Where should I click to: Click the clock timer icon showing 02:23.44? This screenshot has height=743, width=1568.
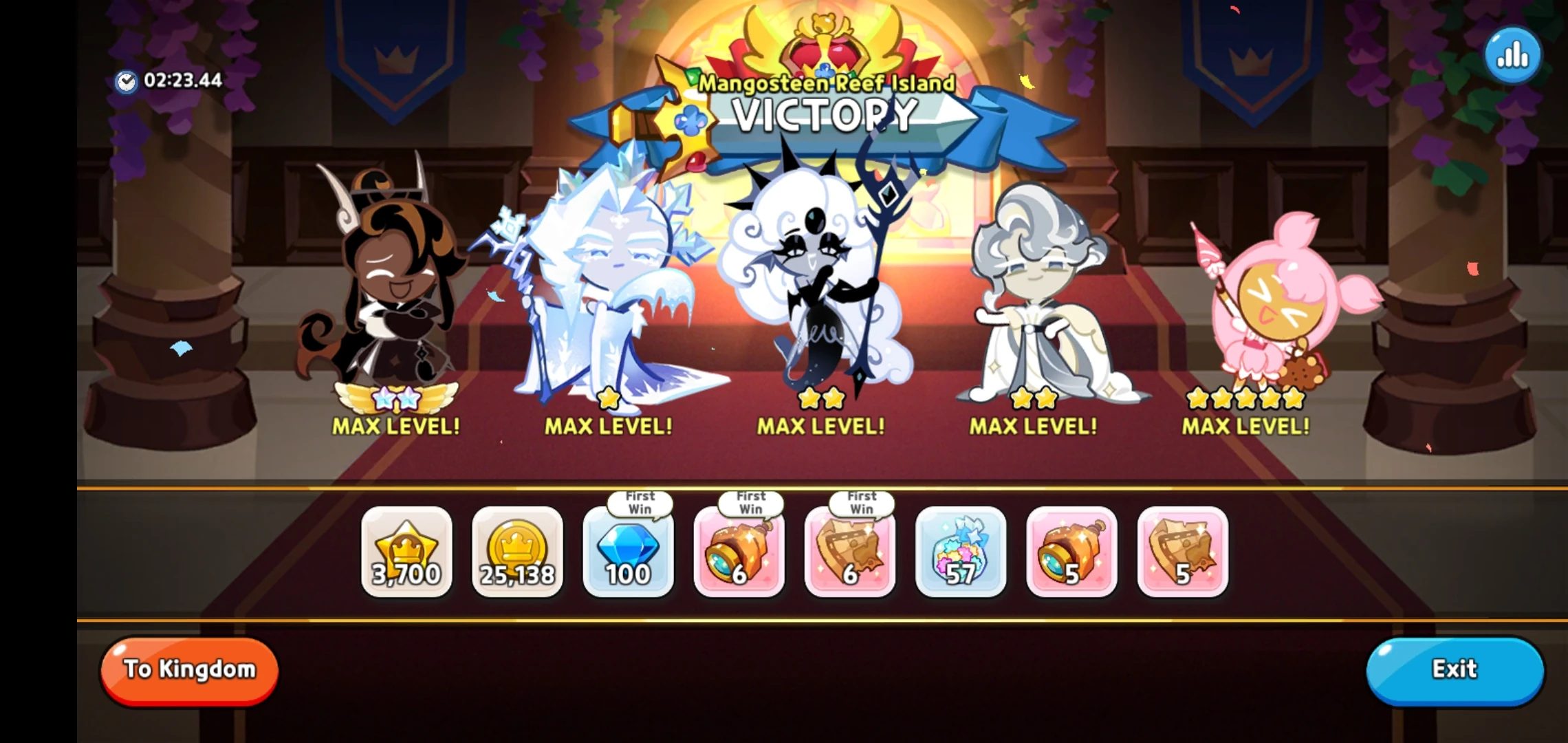(126, 81)
